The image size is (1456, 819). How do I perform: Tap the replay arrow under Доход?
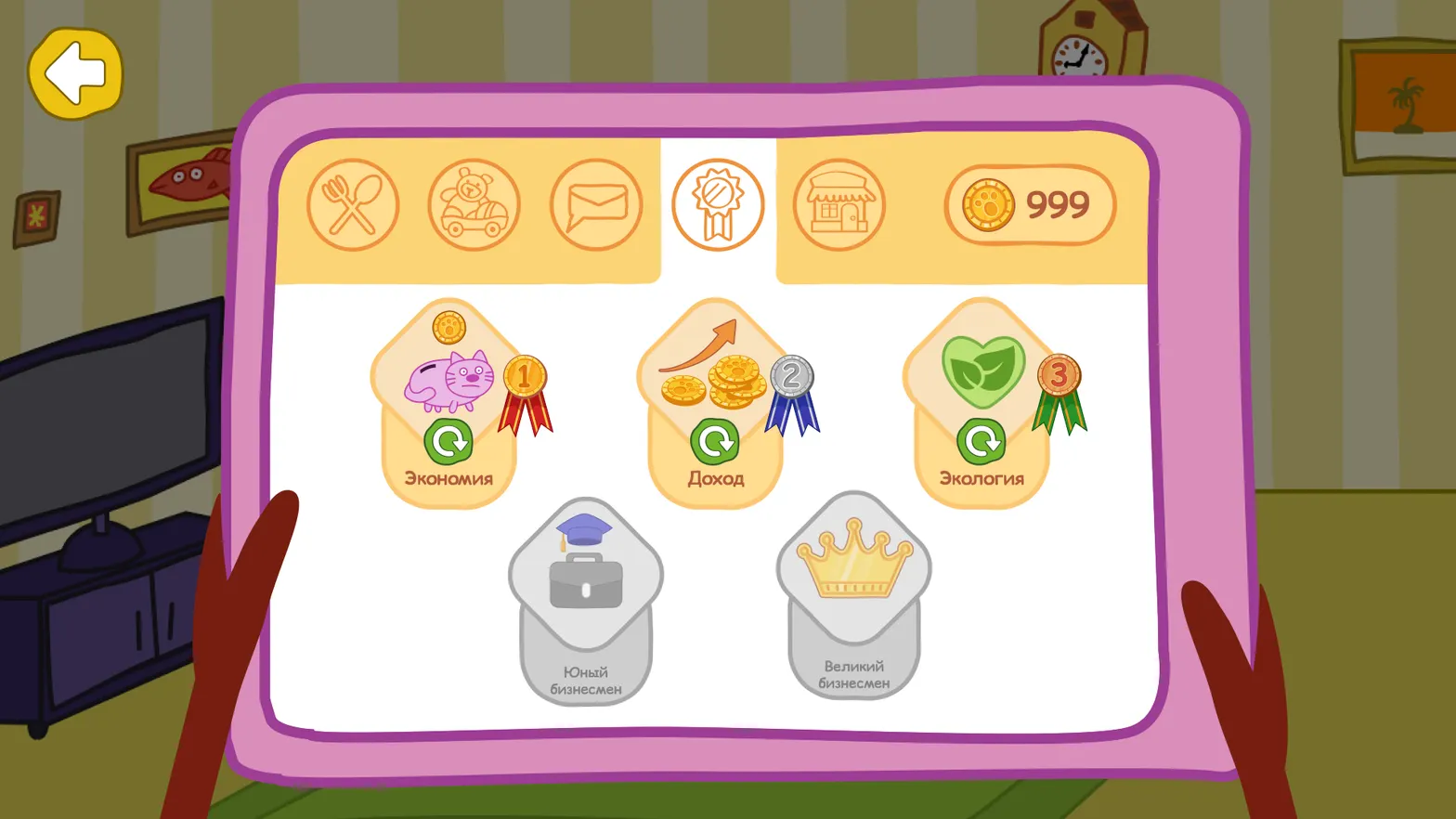[715, 442]
